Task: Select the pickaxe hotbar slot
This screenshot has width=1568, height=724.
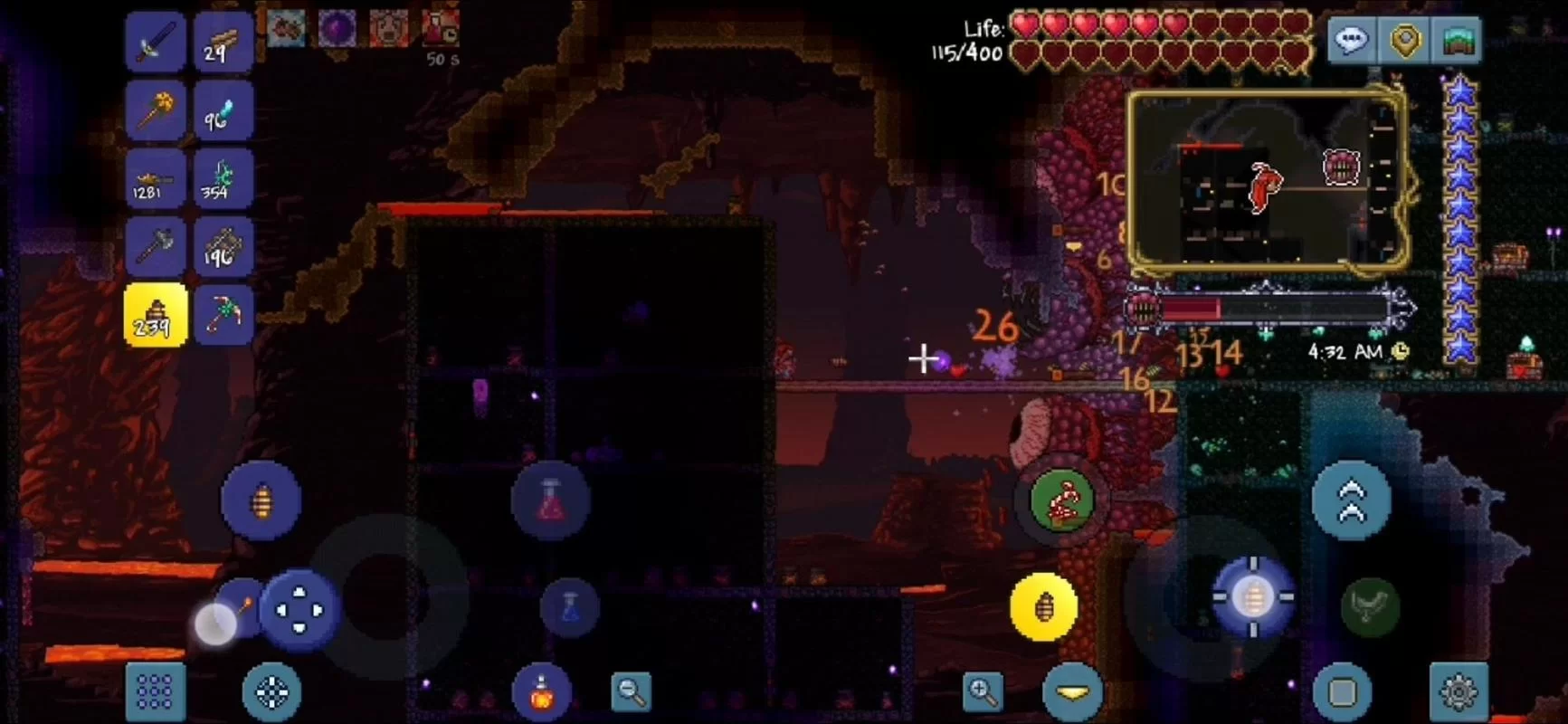Action: point(223,316)
